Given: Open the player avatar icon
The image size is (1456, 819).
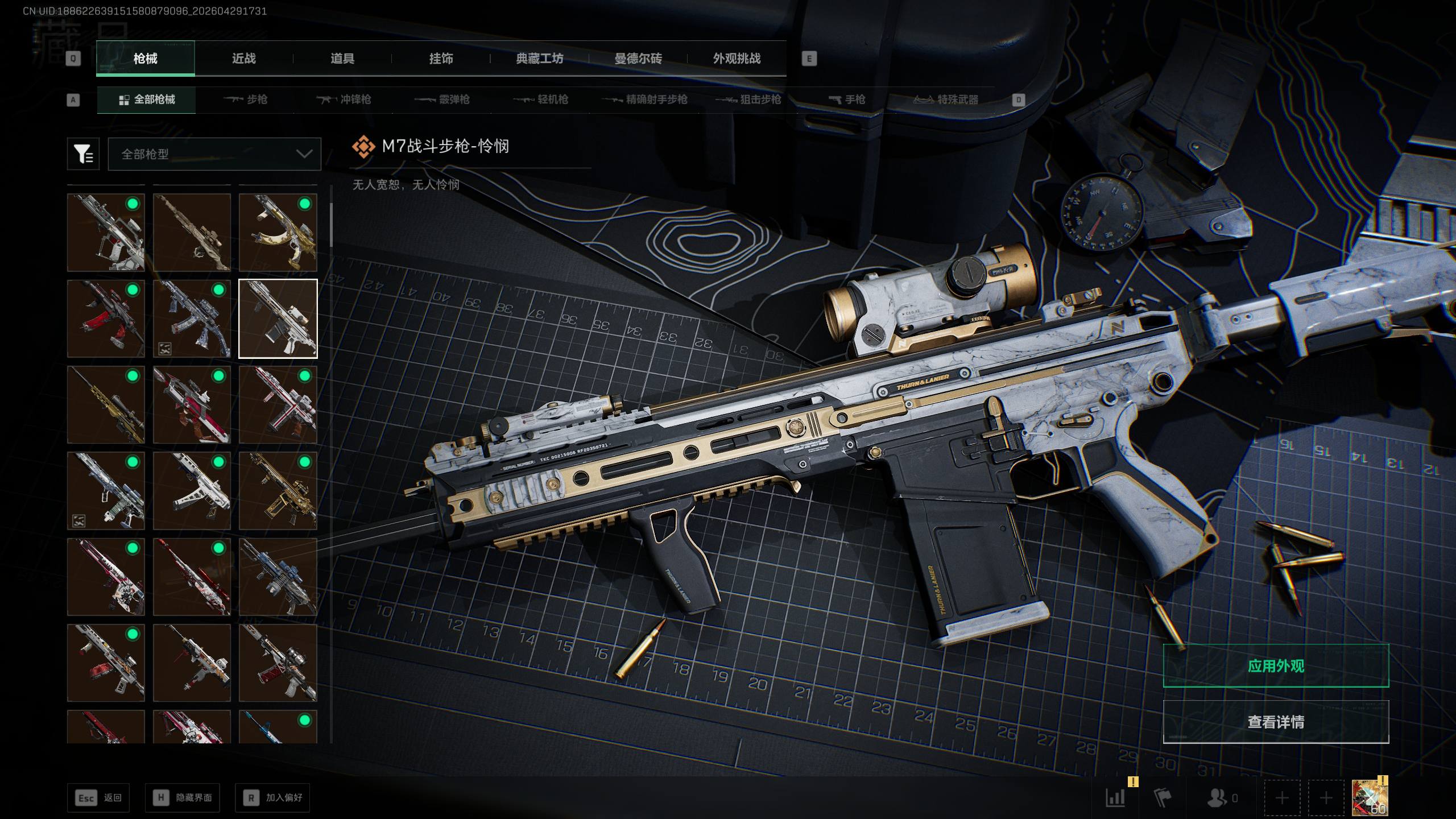Looking at the screenshot, I should tap(1370, 797).
